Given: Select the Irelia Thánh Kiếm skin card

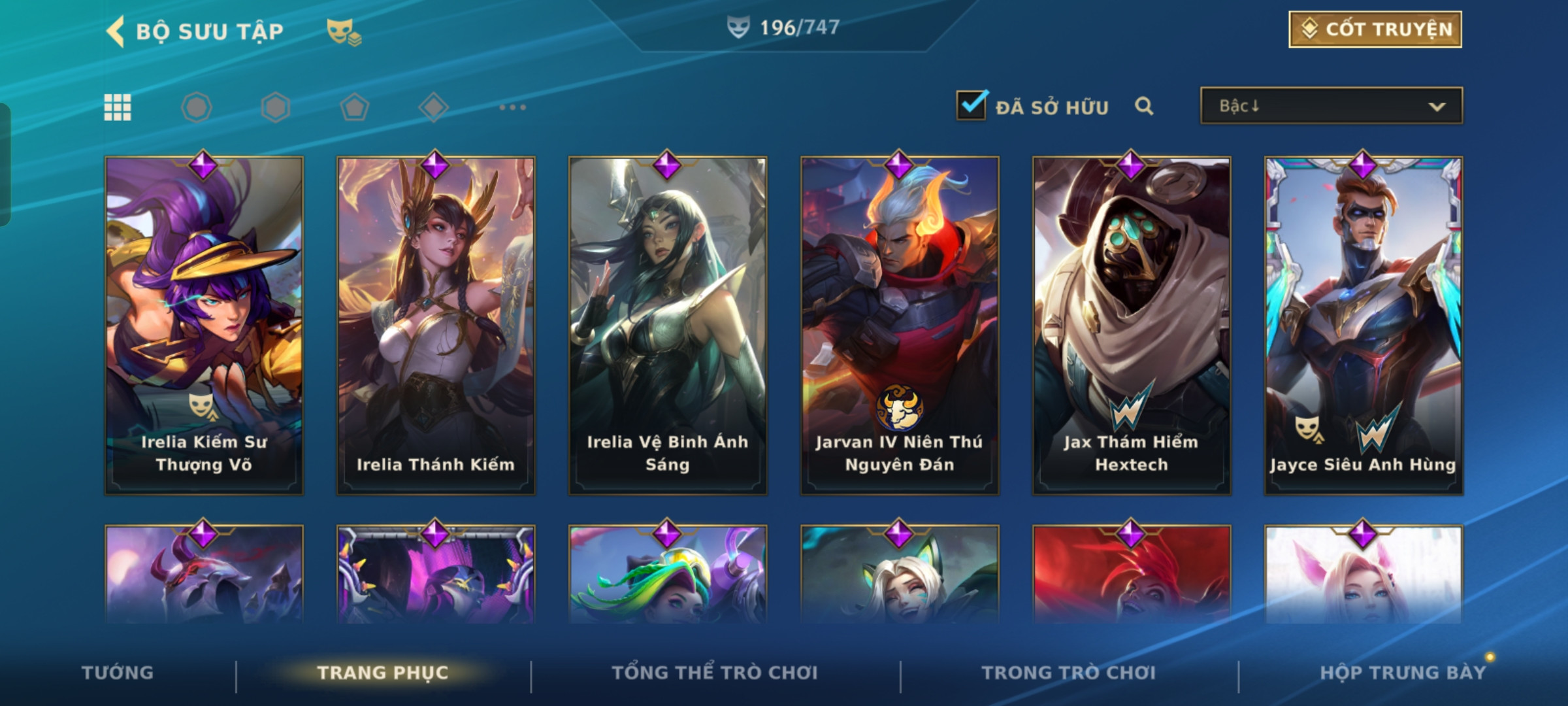Looking at the screenshot, I should (x=436, y=325).
